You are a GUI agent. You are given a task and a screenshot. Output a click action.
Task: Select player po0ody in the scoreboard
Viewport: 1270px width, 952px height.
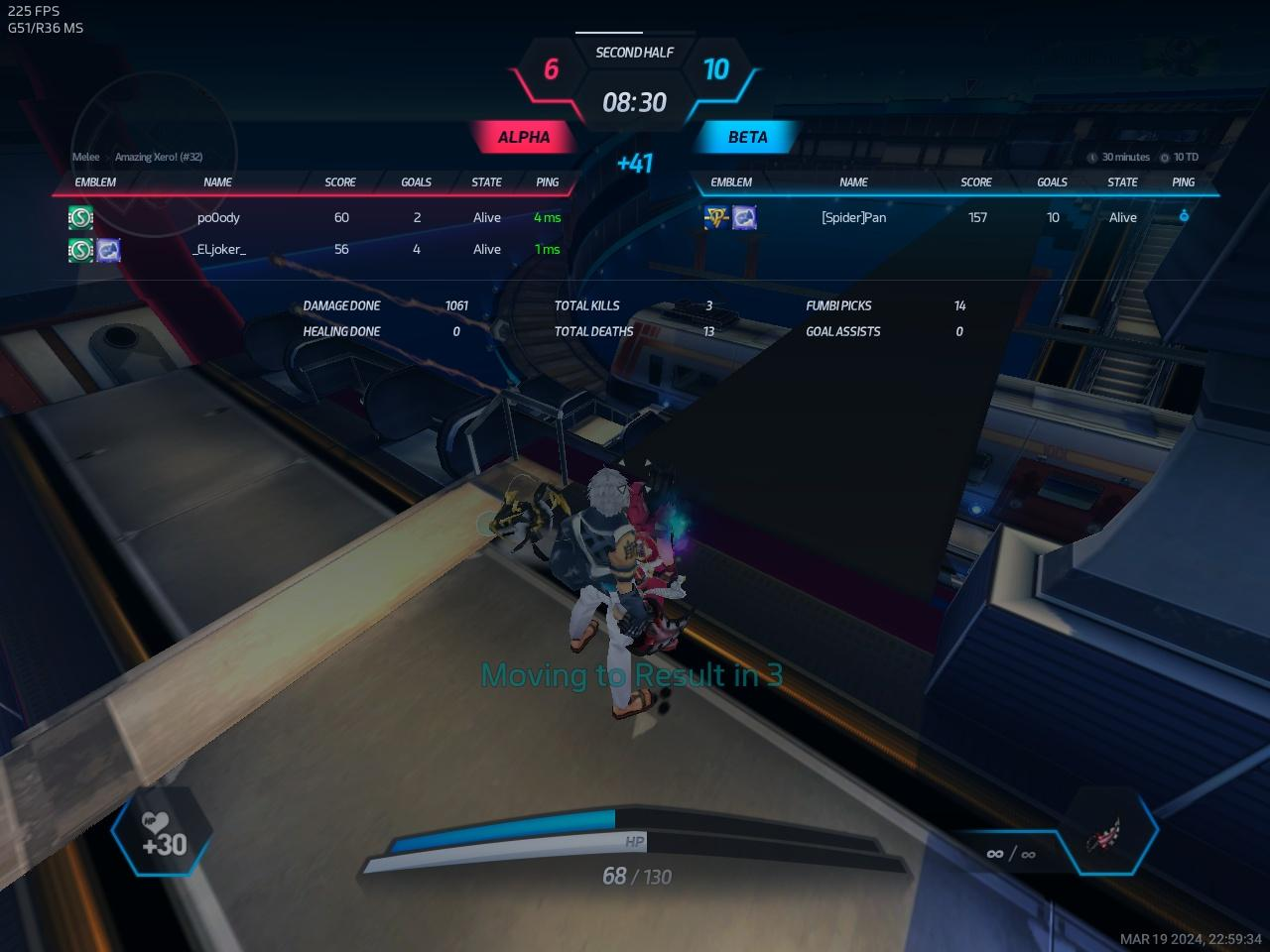218,217
